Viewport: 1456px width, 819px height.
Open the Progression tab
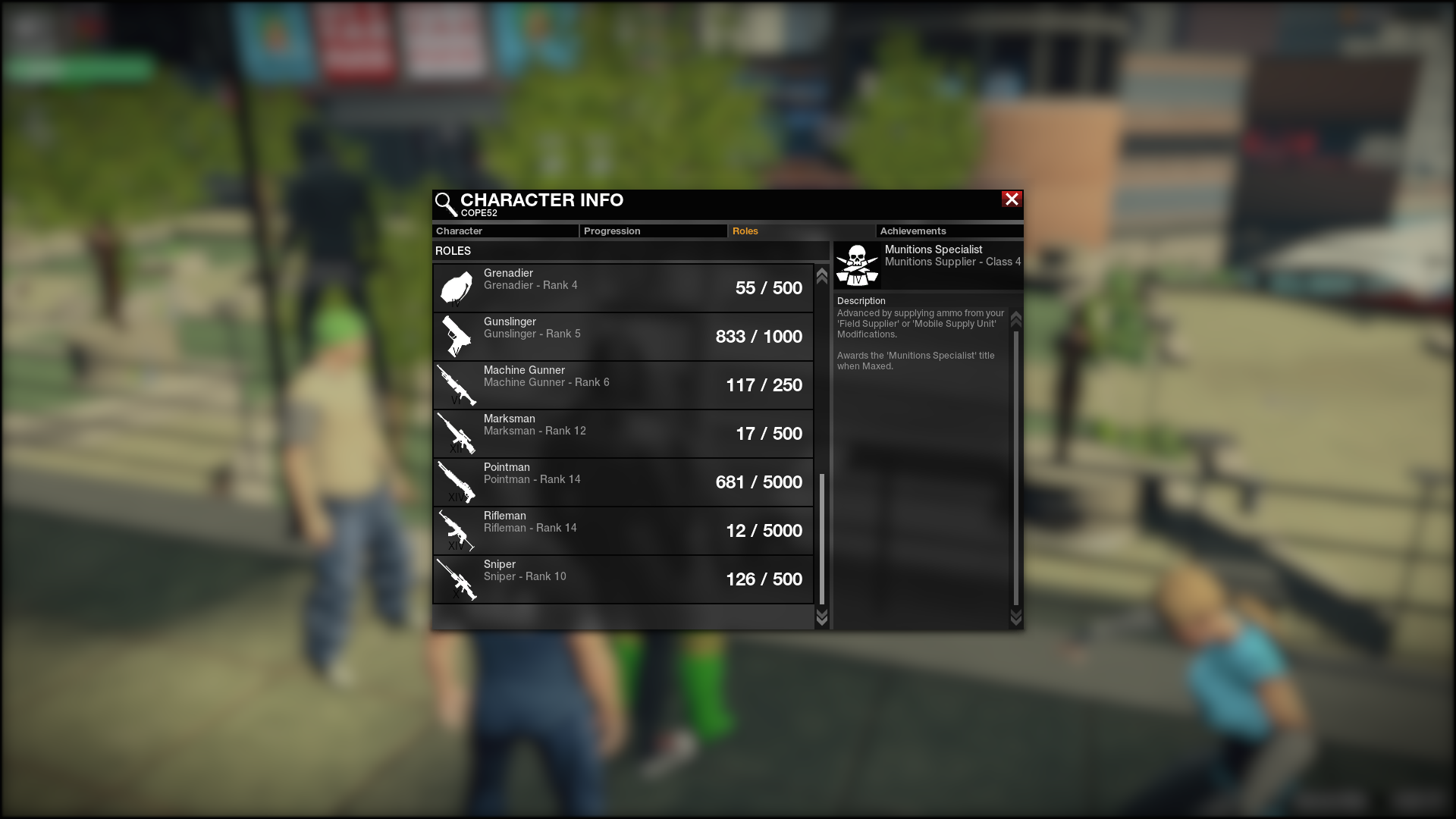[x=653, y=231]
